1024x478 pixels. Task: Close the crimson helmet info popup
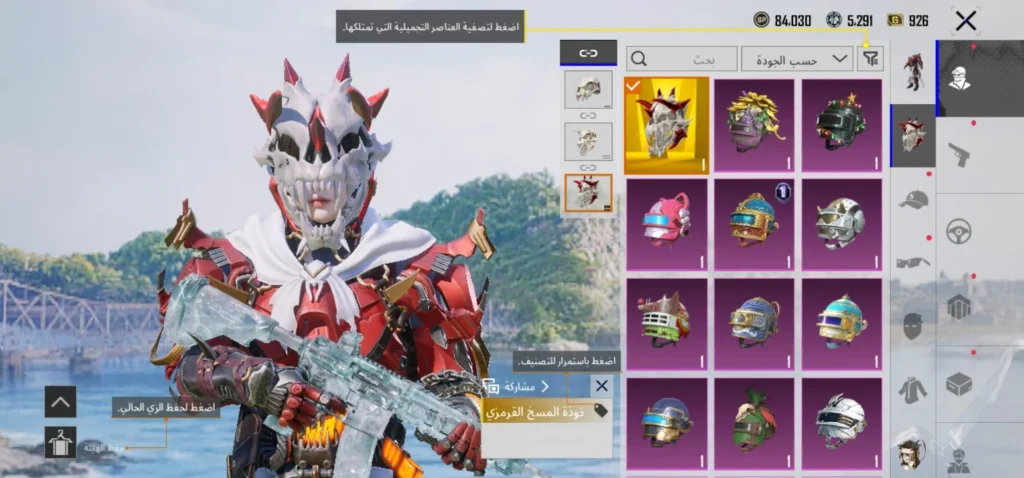click(601, 385)
